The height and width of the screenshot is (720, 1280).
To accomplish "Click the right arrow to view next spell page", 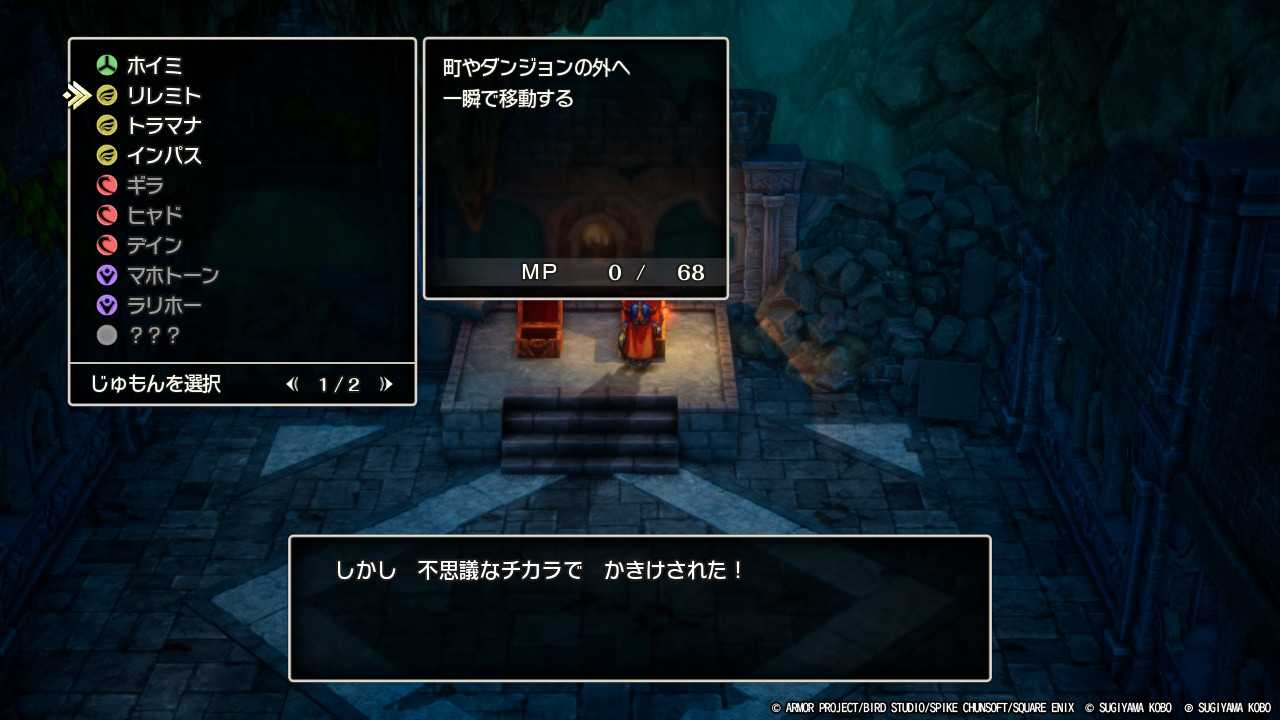I will (x=388, y=383).
